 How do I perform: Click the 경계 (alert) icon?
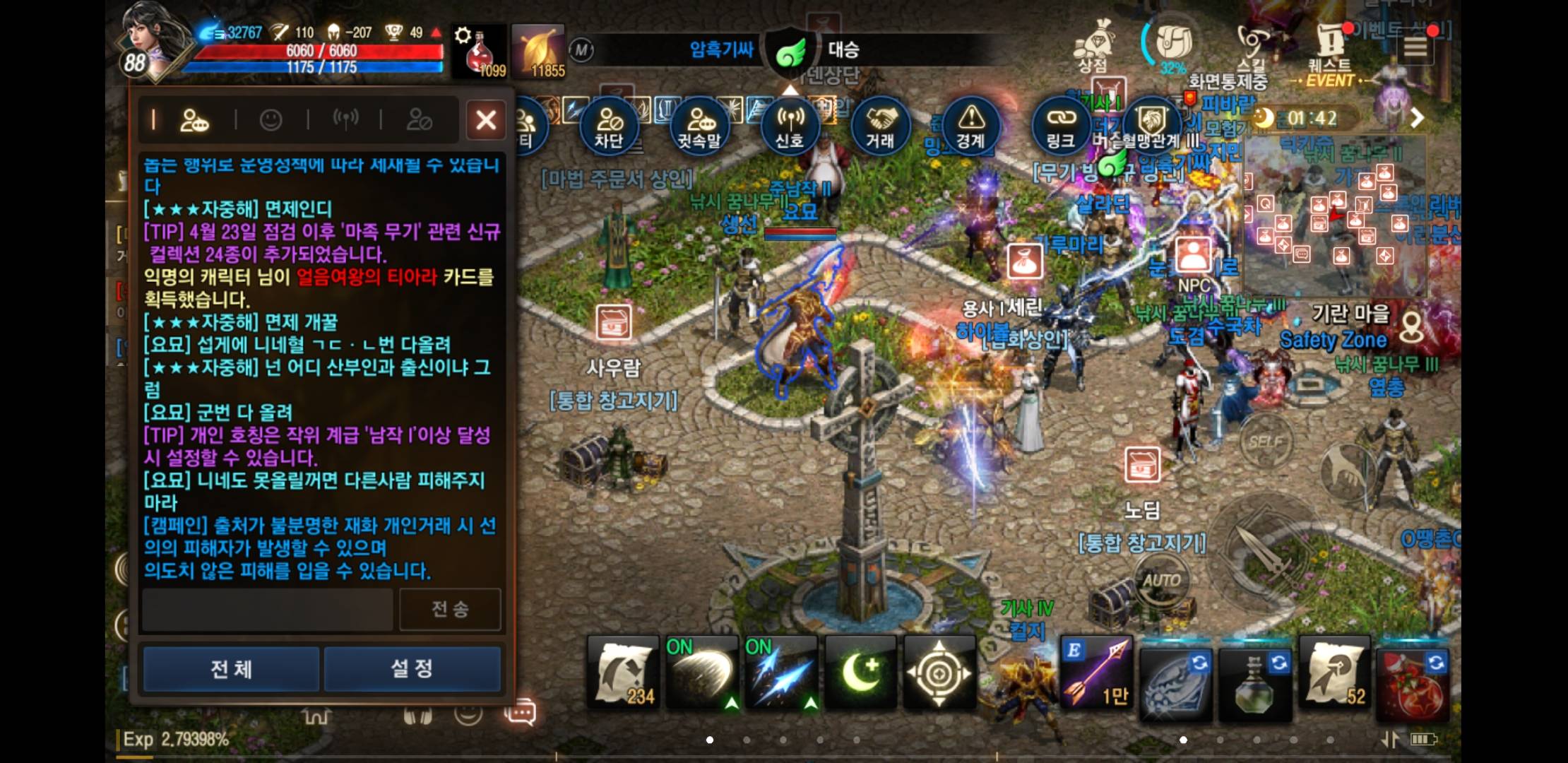click(x=971, y=127)
